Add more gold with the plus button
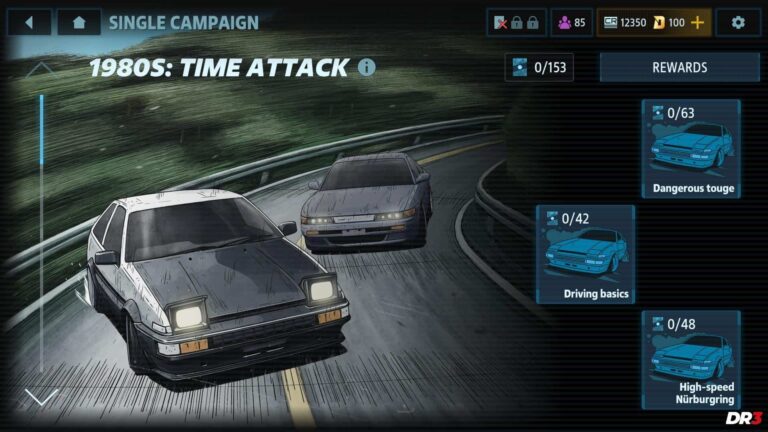Image resolution: width=768 pixels, height=432 pixels. [x=697, y=22]
